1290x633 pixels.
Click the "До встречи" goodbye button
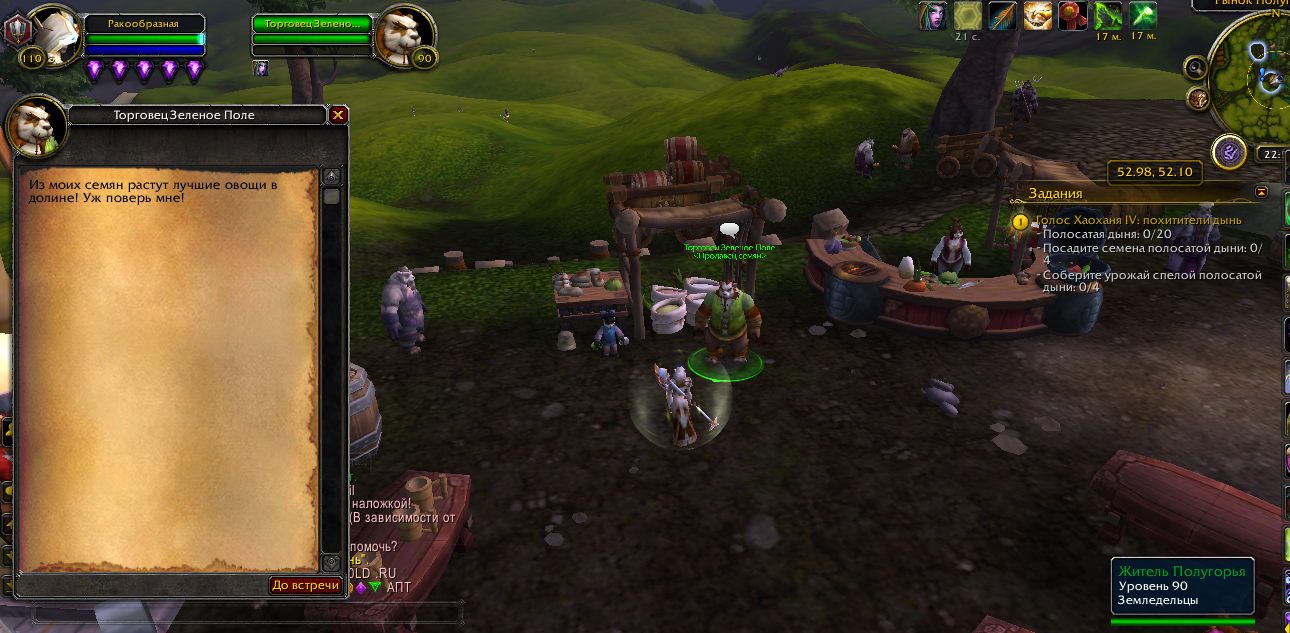[306, 585]
